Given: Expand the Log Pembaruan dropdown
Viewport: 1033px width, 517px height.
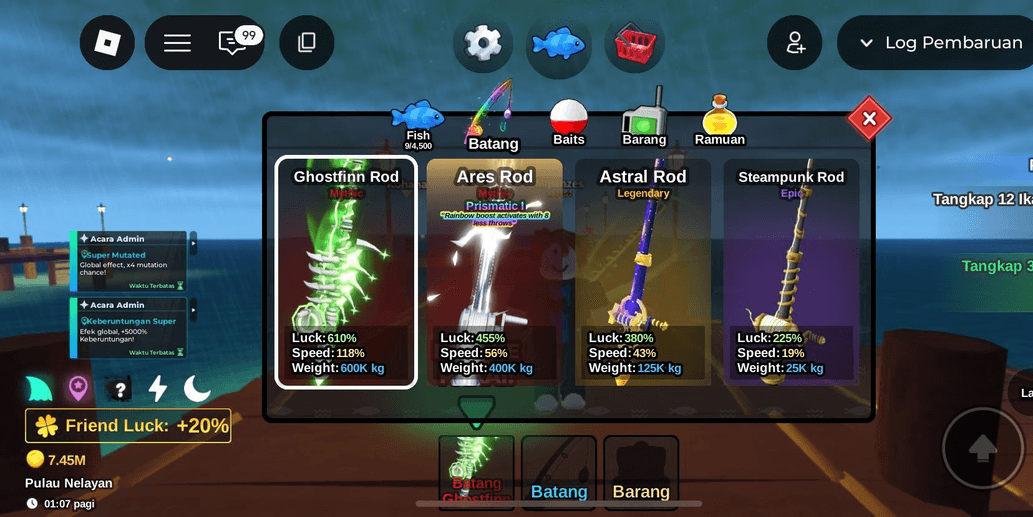Looking at the screenshot, I should point(936,43).
